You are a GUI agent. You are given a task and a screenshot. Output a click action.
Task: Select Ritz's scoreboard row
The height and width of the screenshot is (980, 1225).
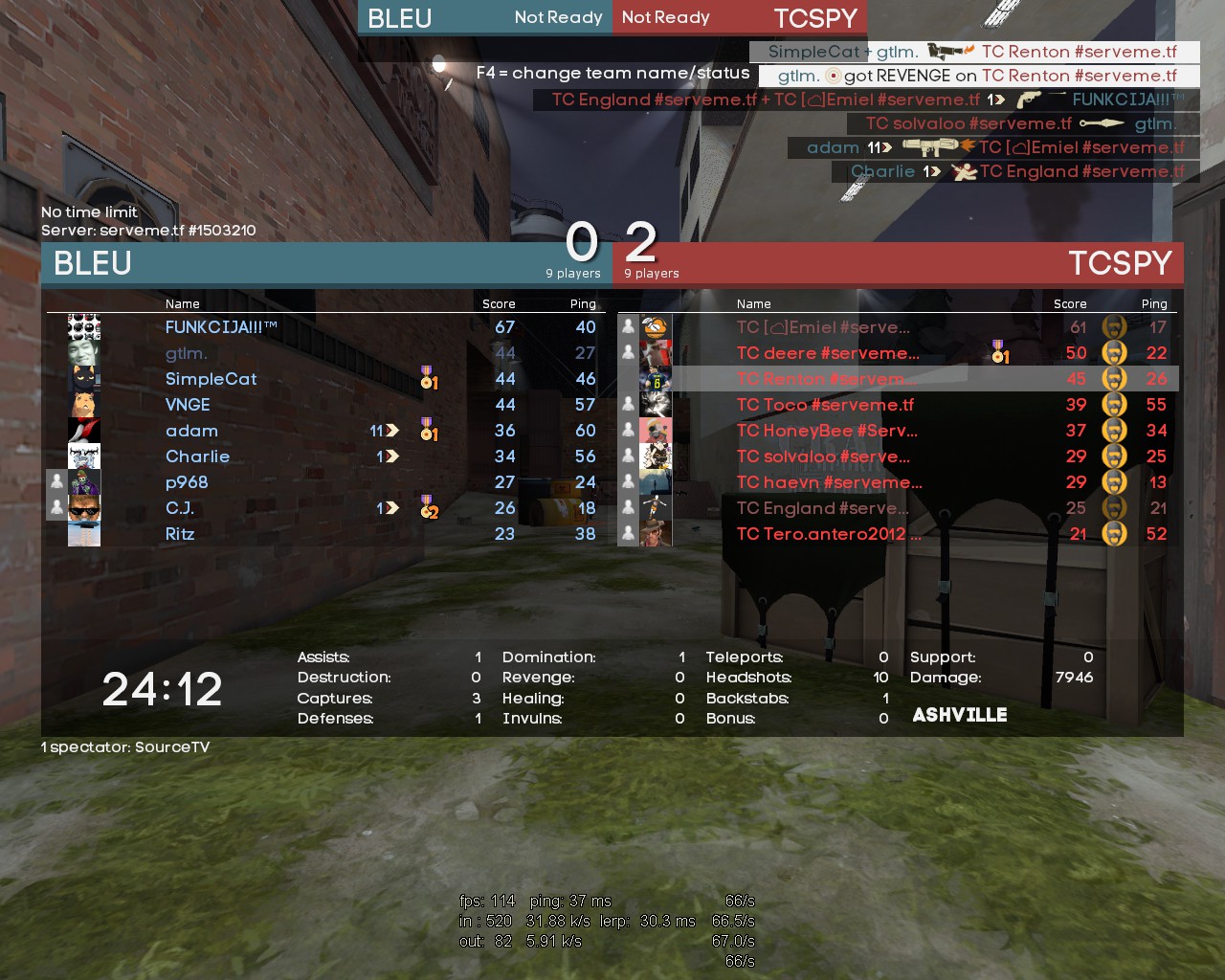pos(180,534)
